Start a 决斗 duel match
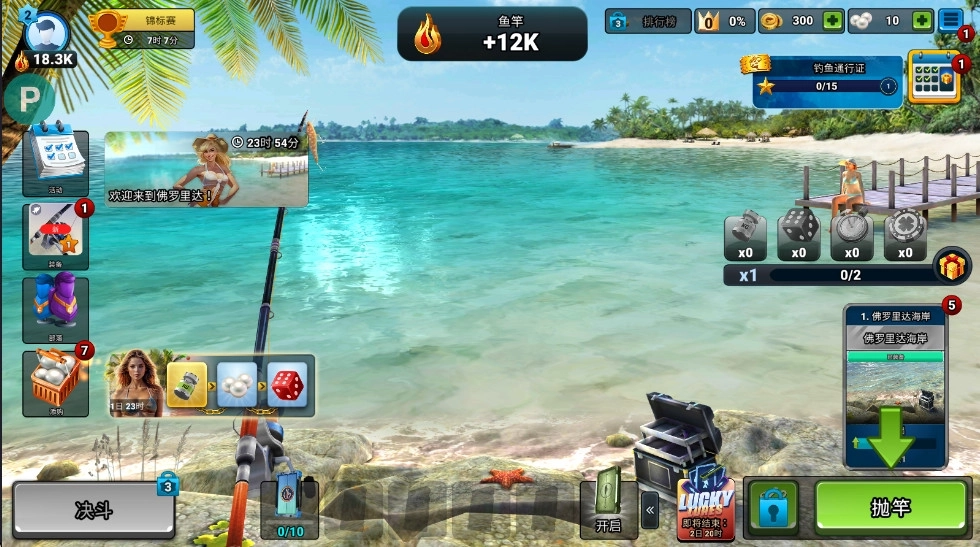The height and width of the screenshot is (547, 980). click(93, 510)
